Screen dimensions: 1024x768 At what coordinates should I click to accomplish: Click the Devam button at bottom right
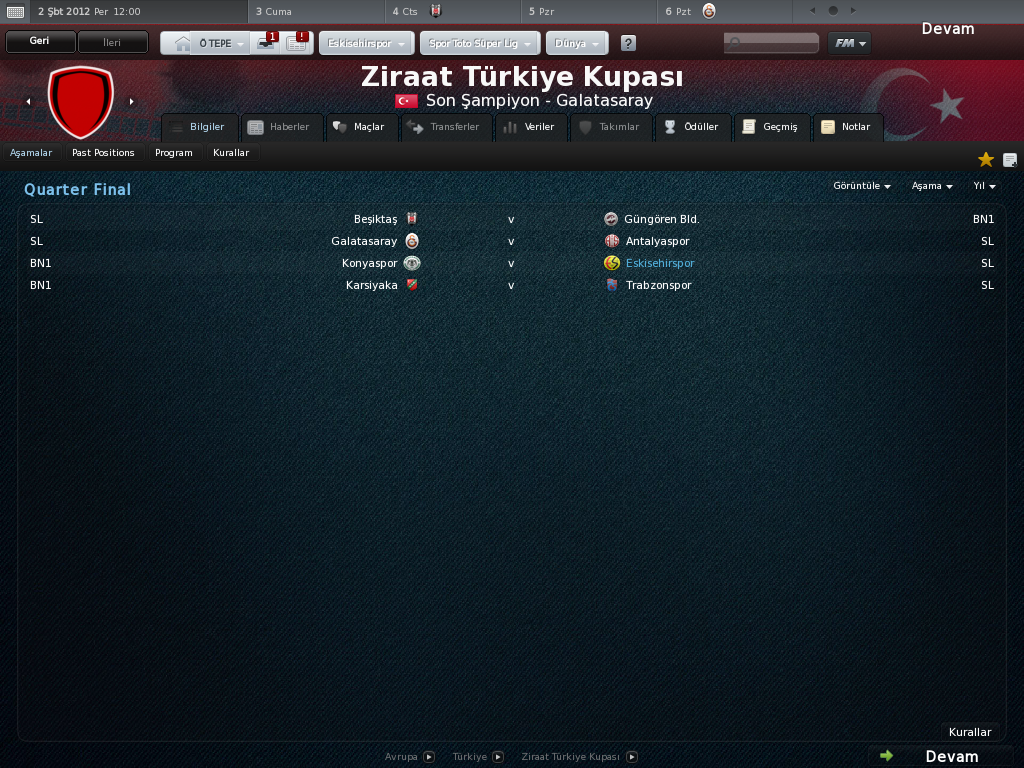941,756
